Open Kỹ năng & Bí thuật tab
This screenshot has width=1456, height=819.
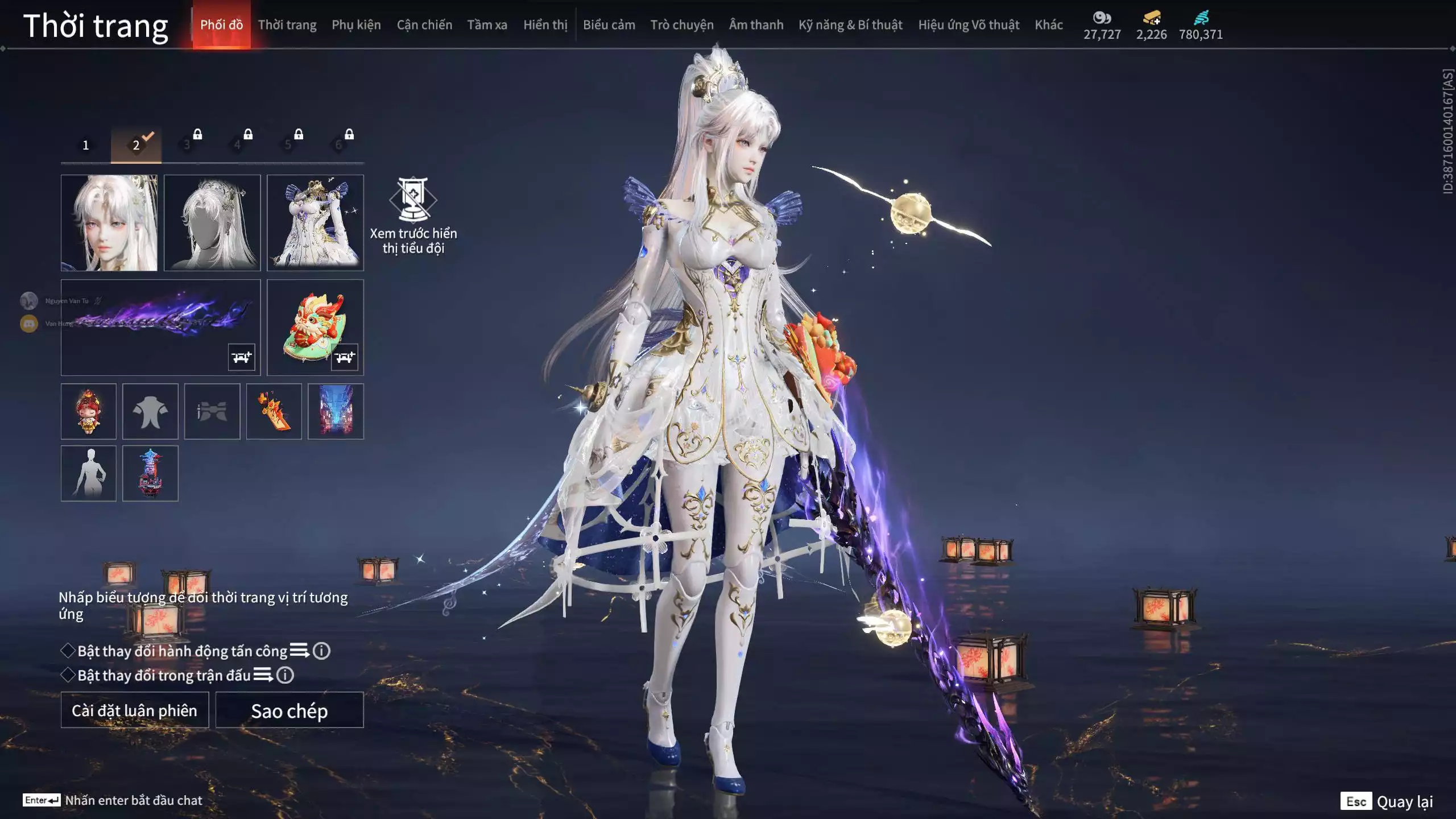point(850,25)
